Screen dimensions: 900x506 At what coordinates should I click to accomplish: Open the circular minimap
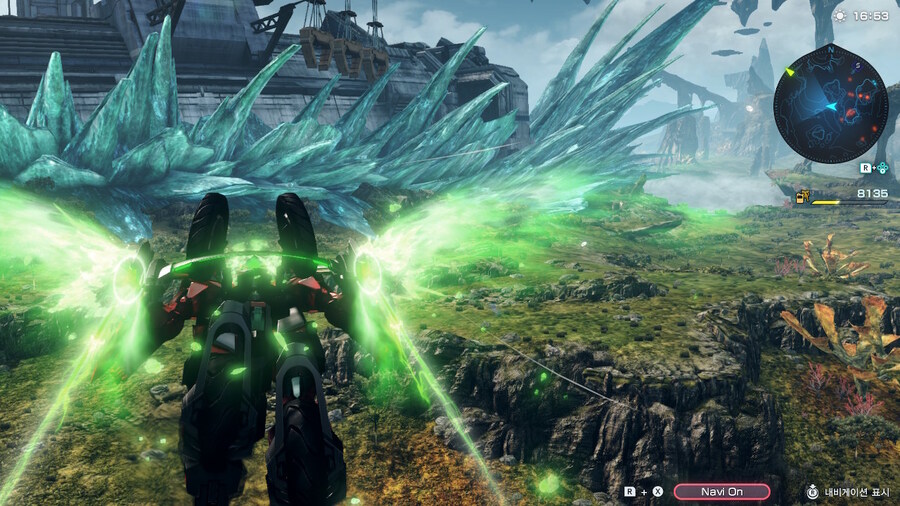pos(830,104)
